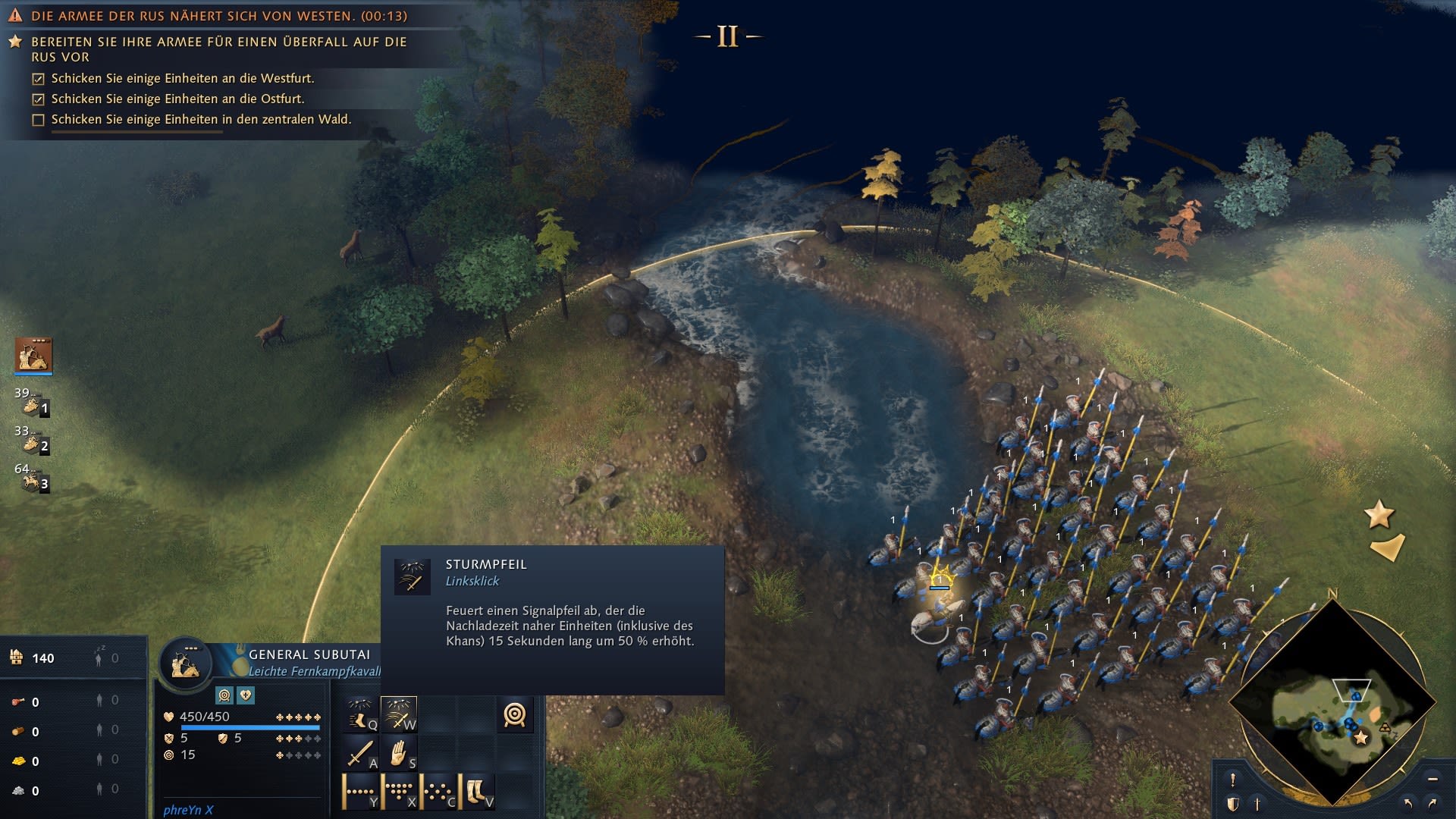Use the running-boot ability with hotkey Q
Viewport: 1456px width, 819px height.
click(361, 714)
